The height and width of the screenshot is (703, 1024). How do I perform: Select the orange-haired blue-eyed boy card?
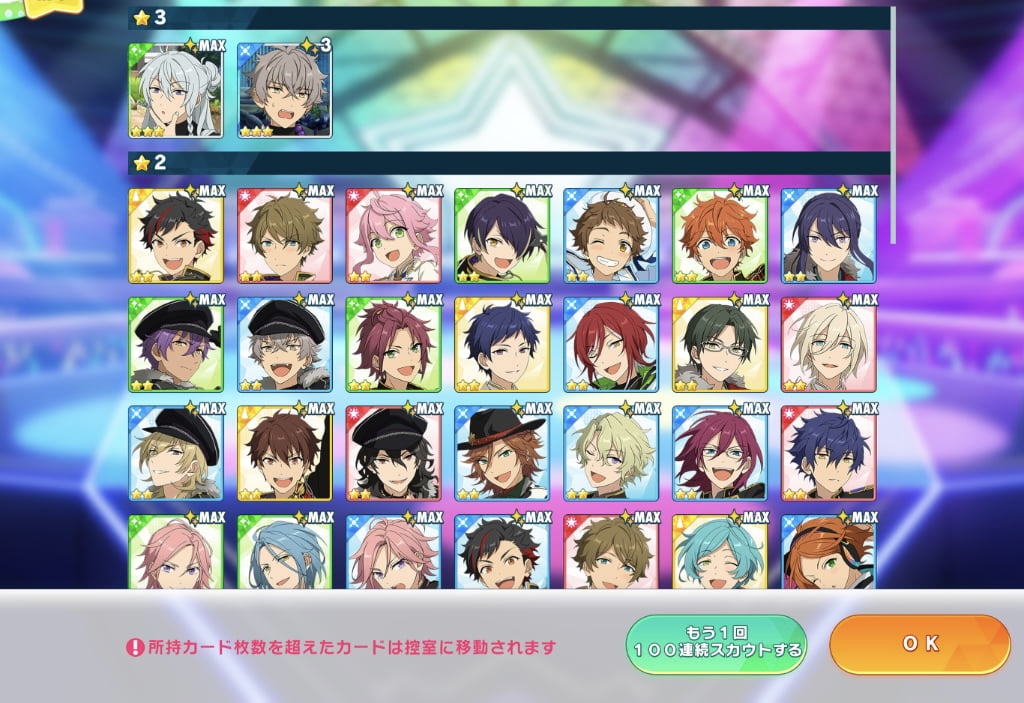pos(720,235)
